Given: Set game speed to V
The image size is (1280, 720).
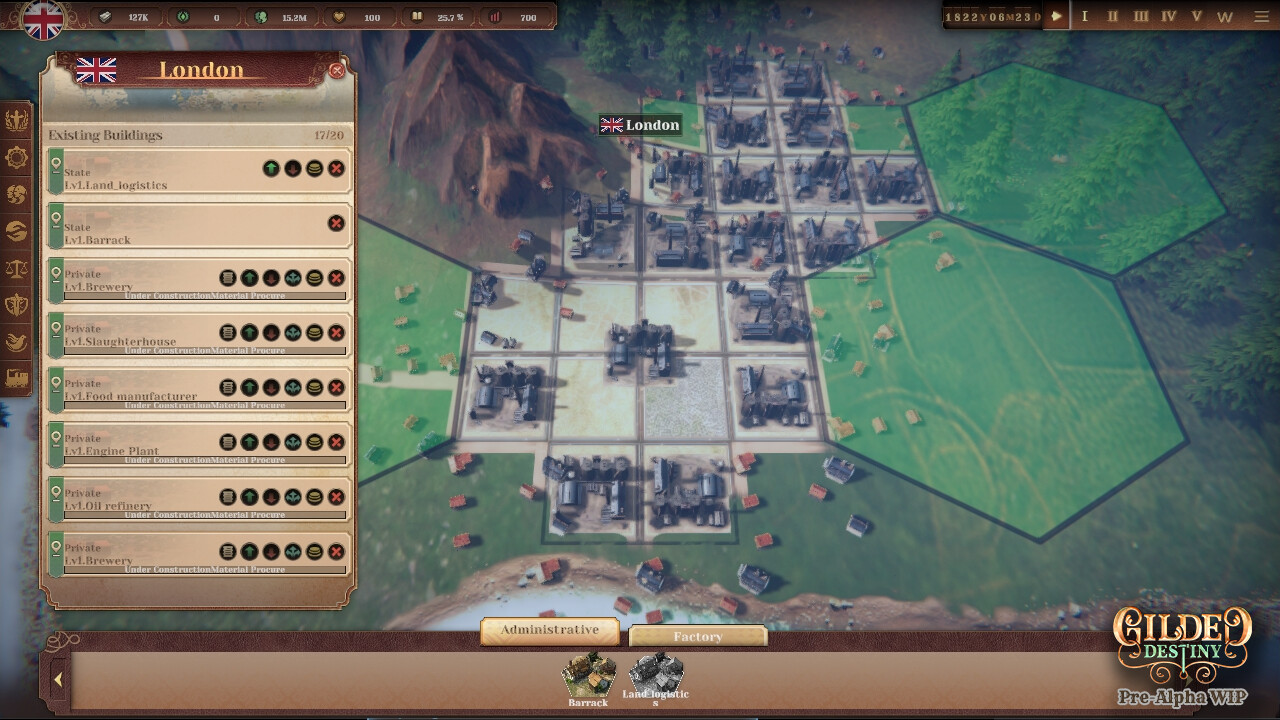Looking at the screenshot, I should (1198, 17).
